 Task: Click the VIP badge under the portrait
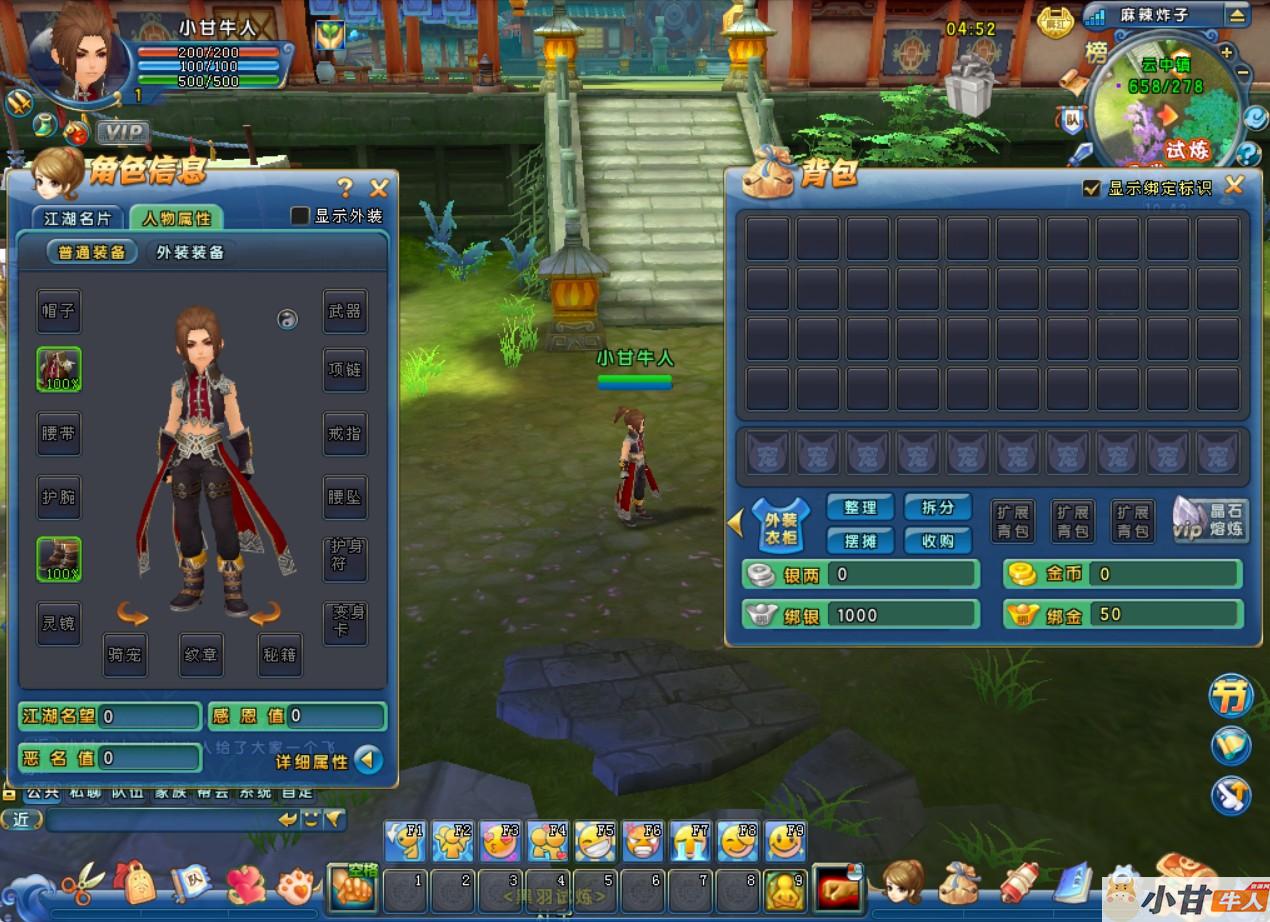[123, 132]
